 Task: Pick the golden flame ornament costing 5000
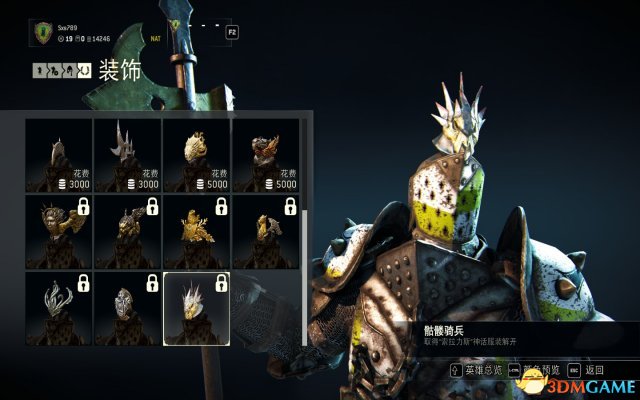(x=197, y=153)
